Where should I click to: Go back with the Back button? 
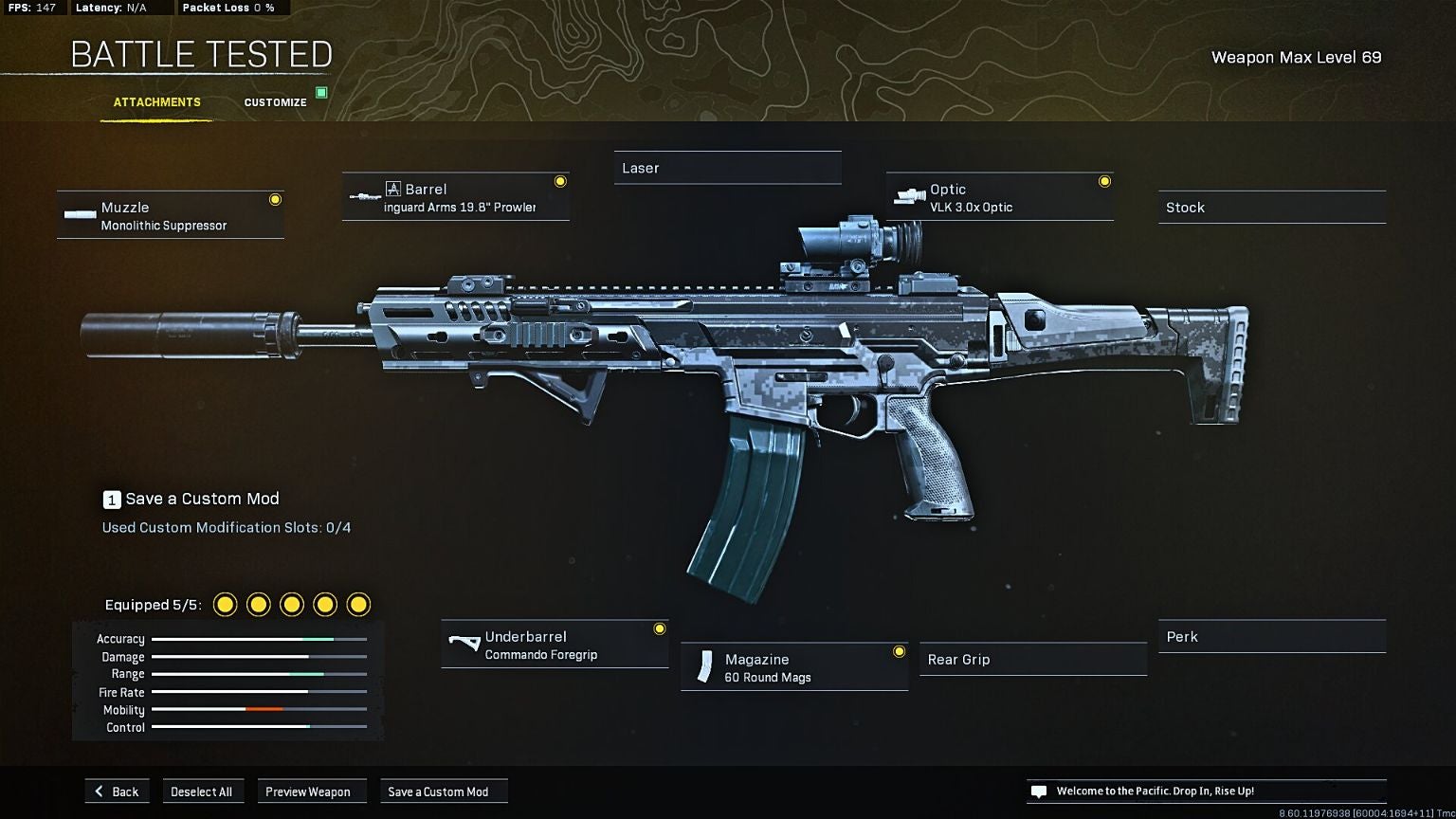click(x=117, y=792)
